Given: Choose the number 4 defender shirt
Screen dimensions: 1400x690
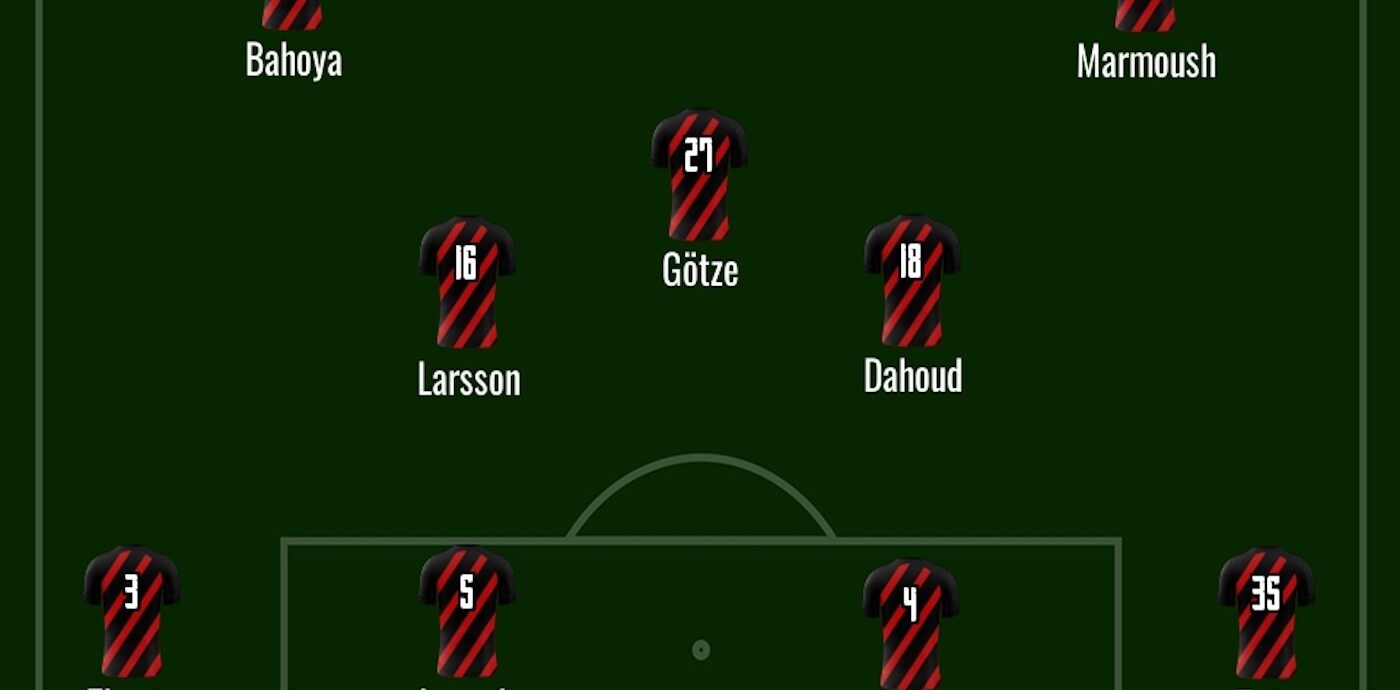Looking at the screenshot, I should pyautogui.click(x=910, y=620).
